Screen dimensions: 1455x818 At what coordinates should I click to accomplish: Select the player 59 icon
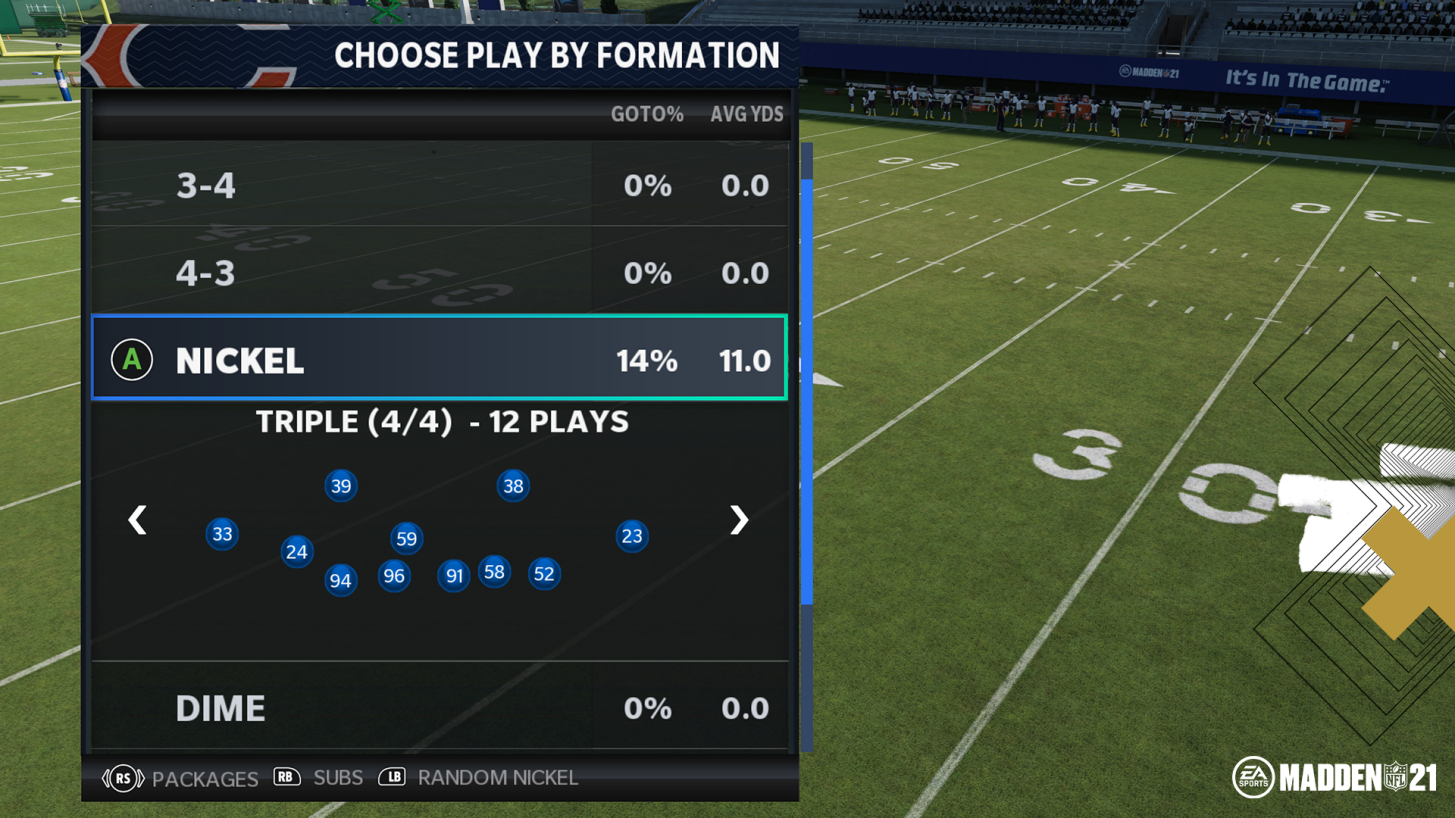(x=406, y=538)
